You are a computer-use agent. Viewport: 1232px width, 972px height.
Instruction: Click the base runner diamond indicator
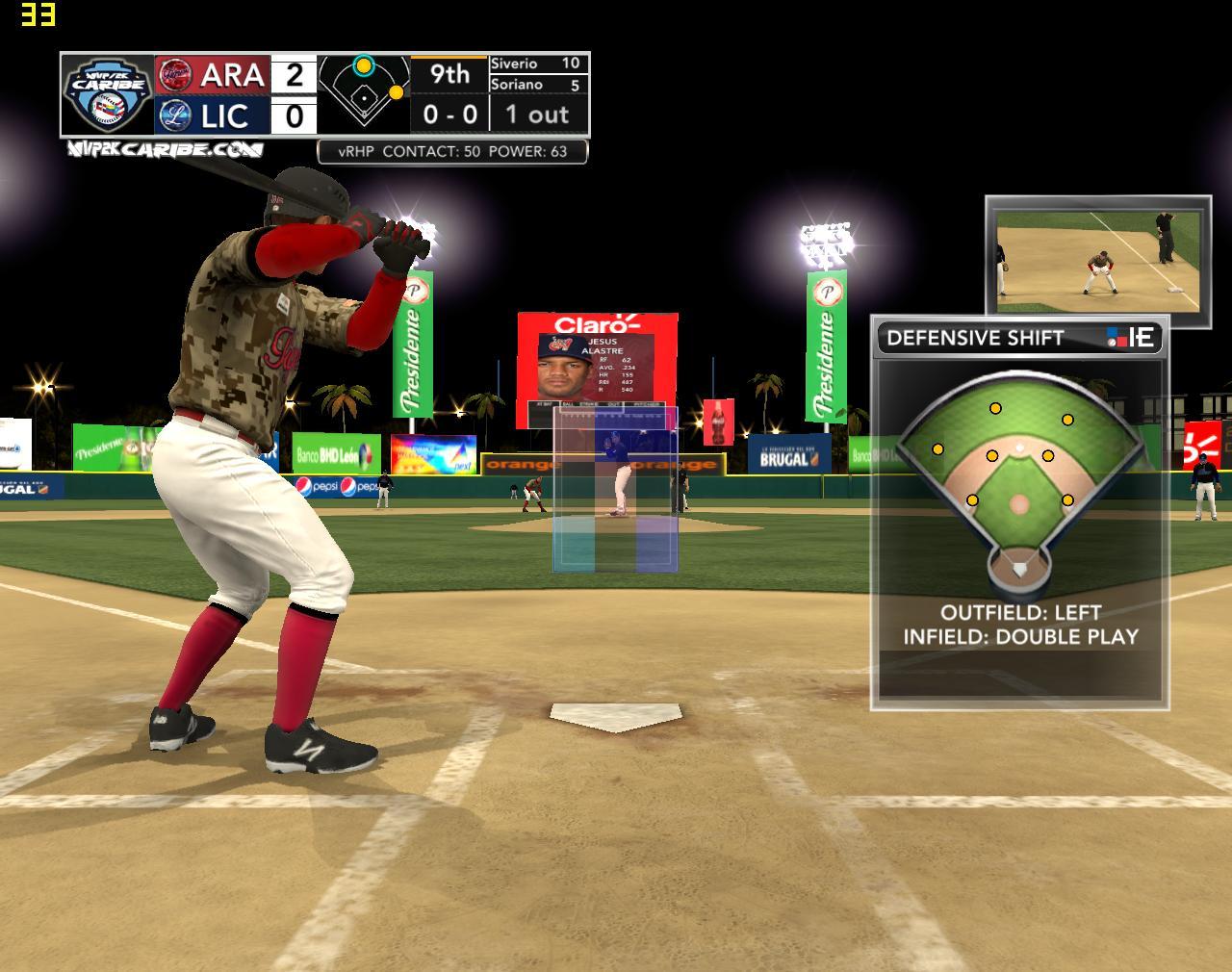point(363,93)
